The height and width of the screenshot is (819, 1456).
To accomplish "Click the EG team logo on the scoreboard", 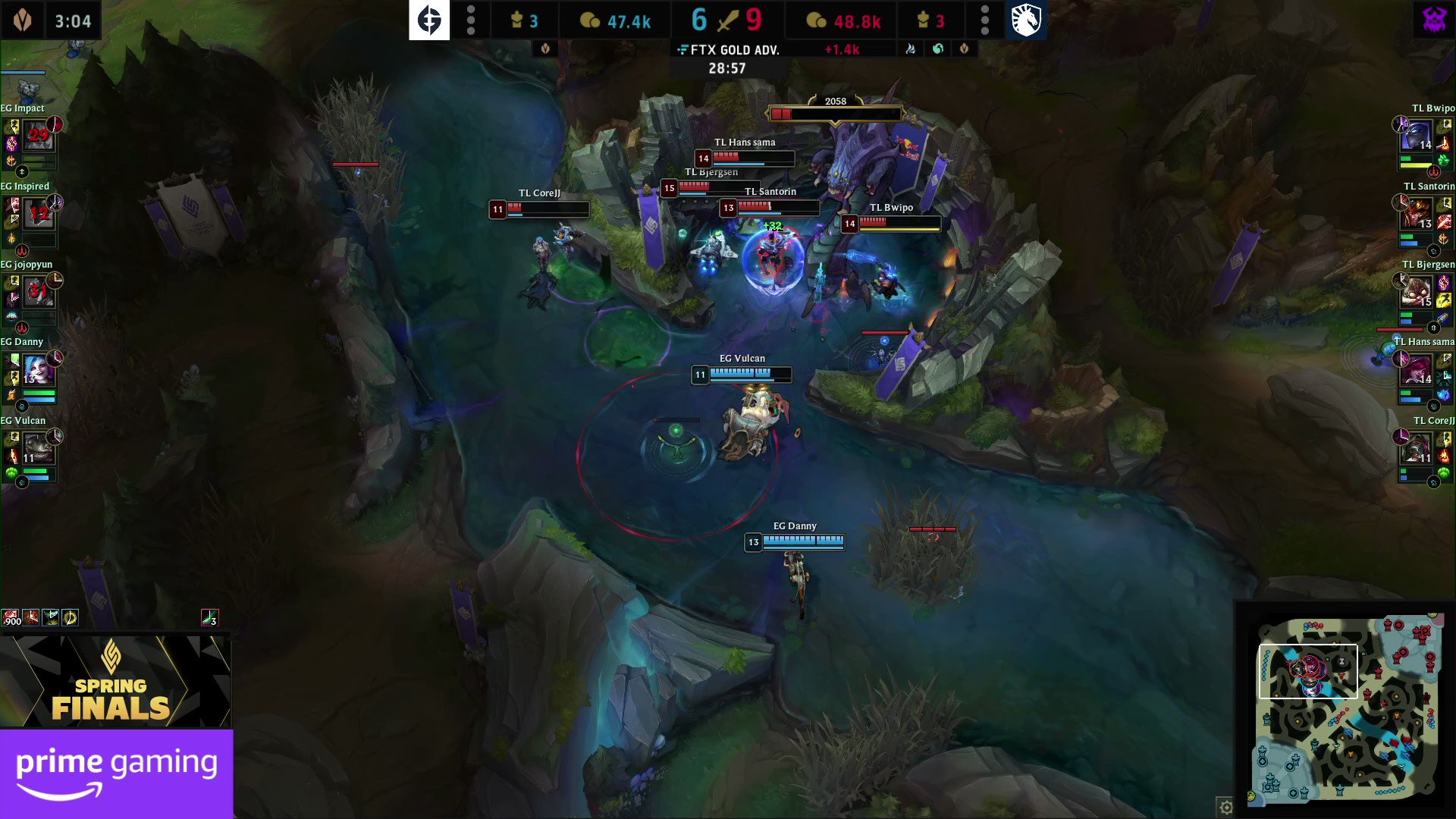I will [x=429, y=20].
